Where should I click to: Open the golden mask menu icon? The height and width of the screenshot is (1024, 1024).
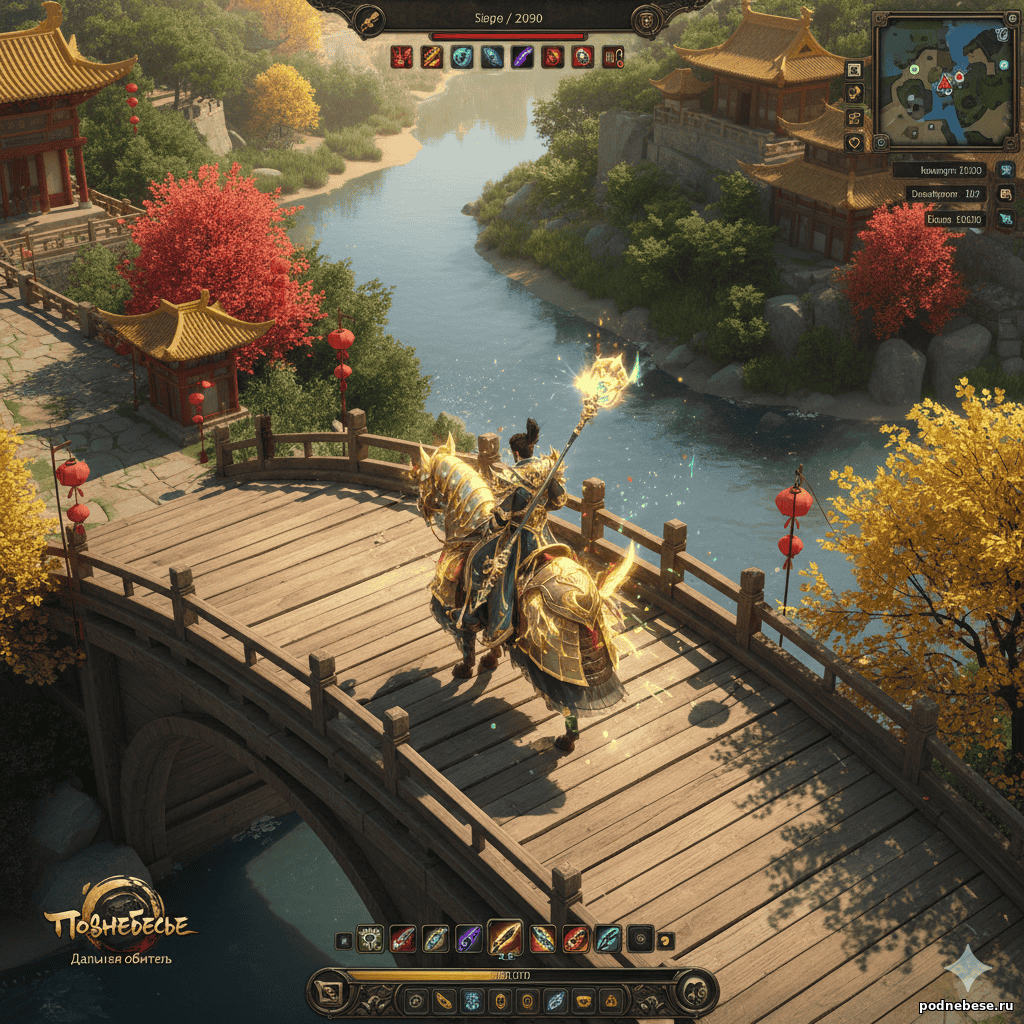point(584,1000)
